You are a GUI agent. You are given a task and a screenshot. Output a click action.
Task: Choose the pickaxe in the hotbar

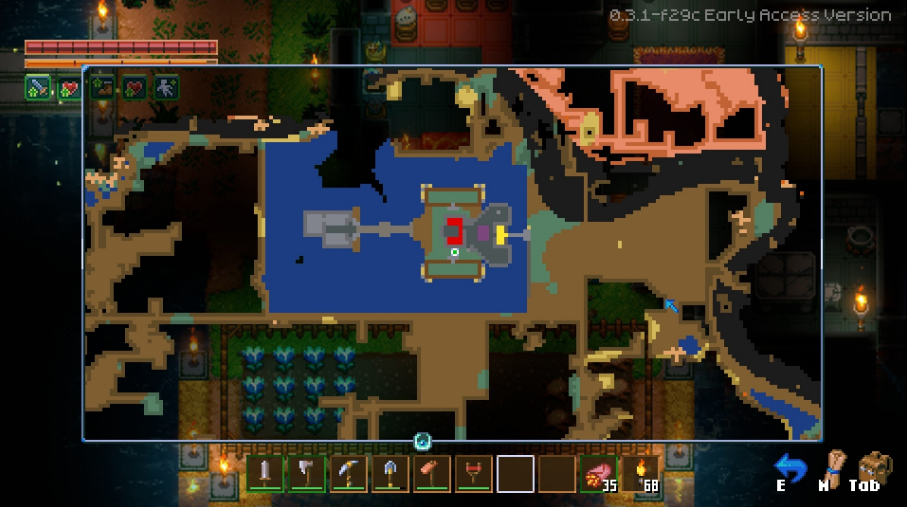tap(348, 473)
